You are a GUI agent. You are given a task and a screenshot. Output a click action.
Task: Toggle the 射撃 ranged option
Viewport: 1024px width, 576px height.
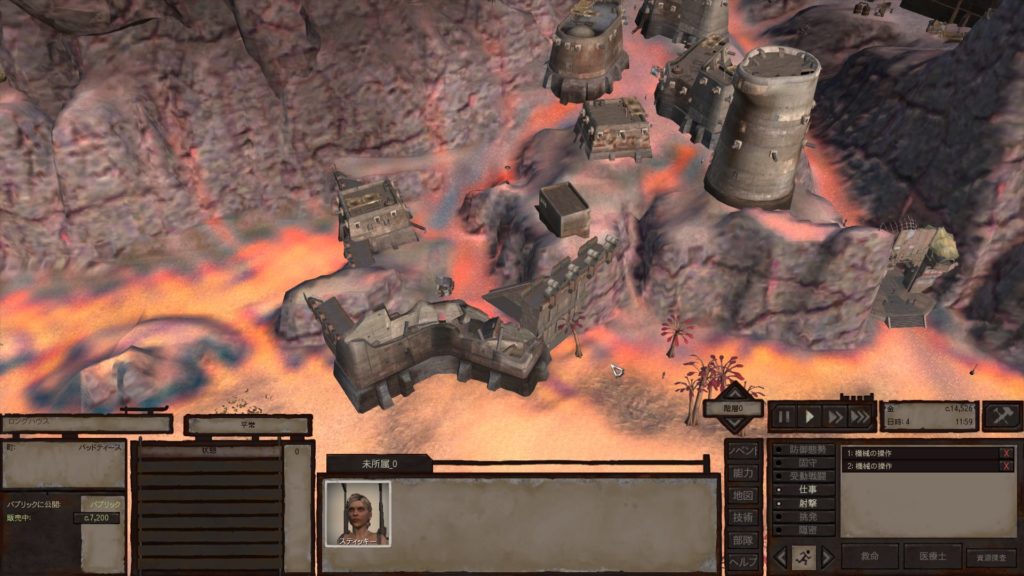[803, 504]
